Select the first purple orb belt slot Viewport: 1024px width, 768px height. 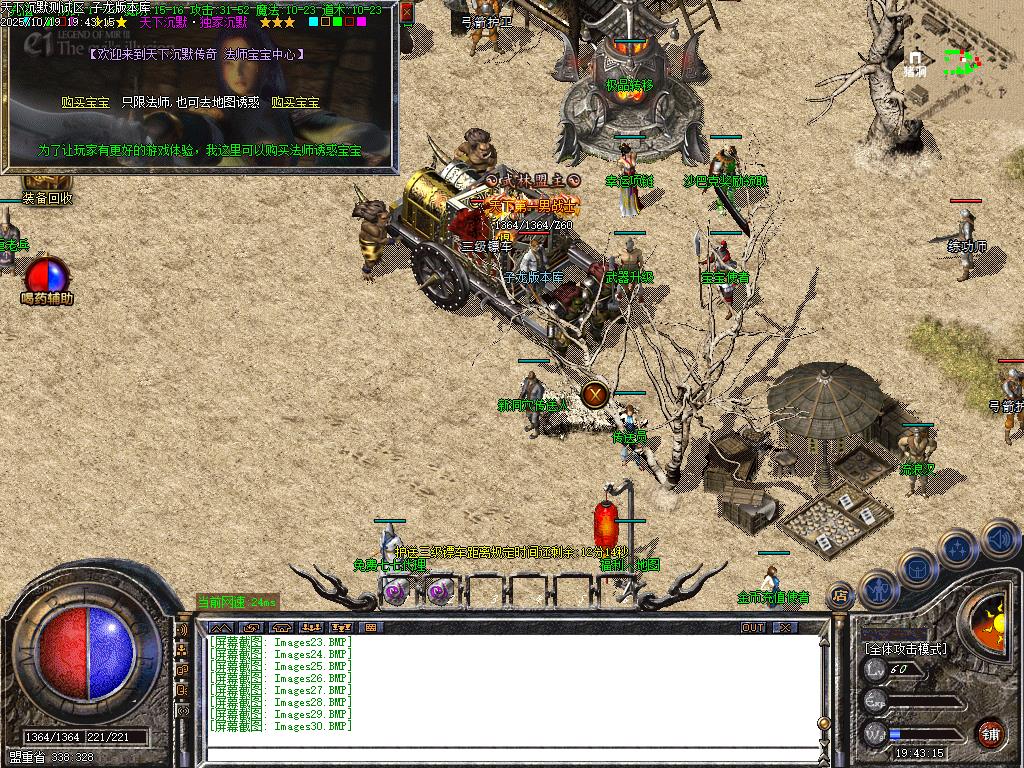point(394,592)
